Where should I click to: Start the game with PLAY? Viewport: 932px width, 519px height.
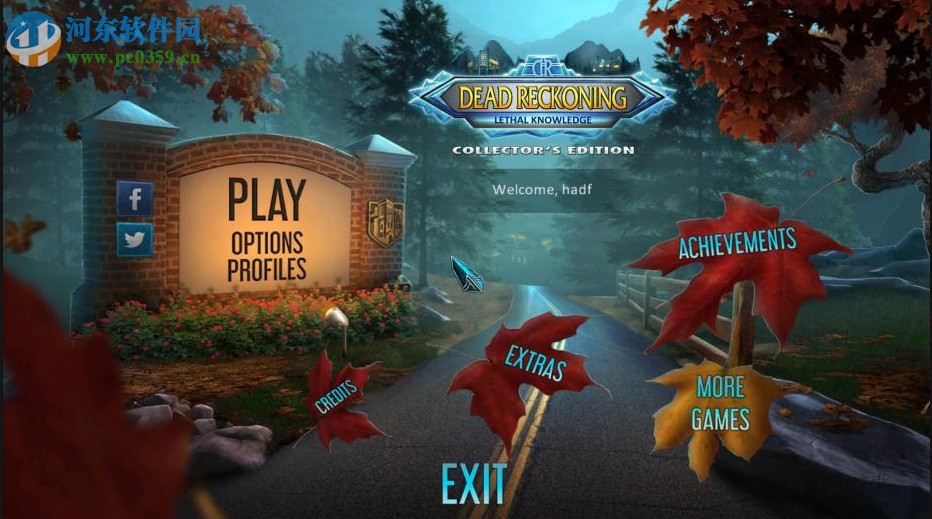(x=267, y=199)
